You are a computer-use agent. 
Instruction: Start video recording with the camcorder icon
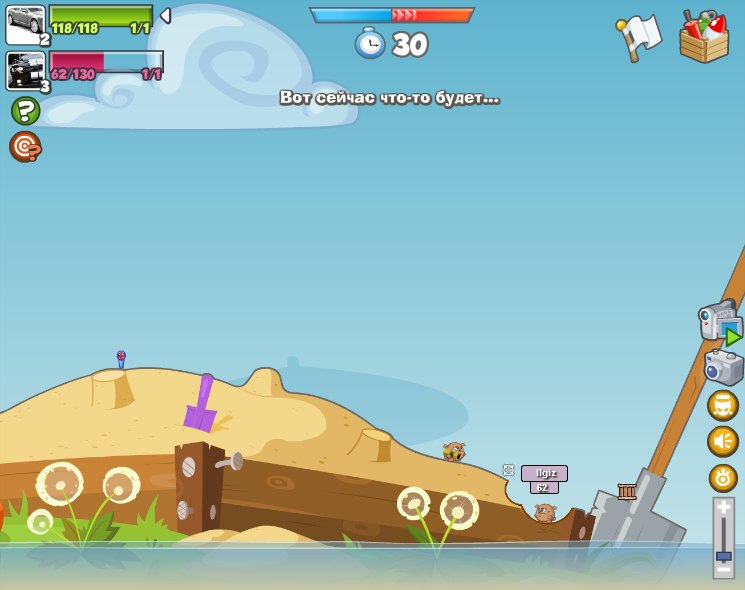coord(720,322)
